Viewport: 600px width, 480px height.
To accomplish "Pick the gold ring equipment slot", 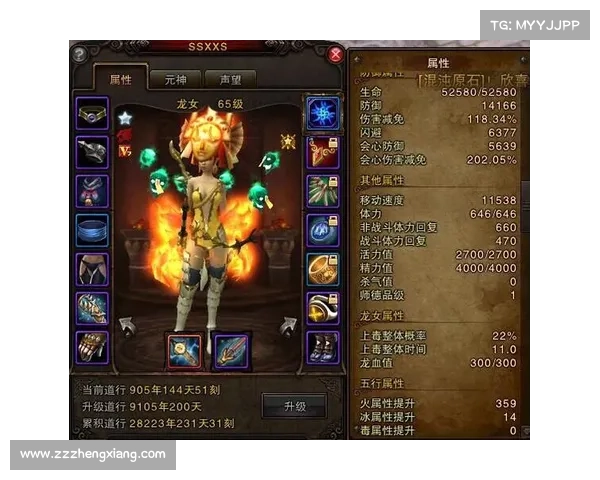I will click(322, 268).
